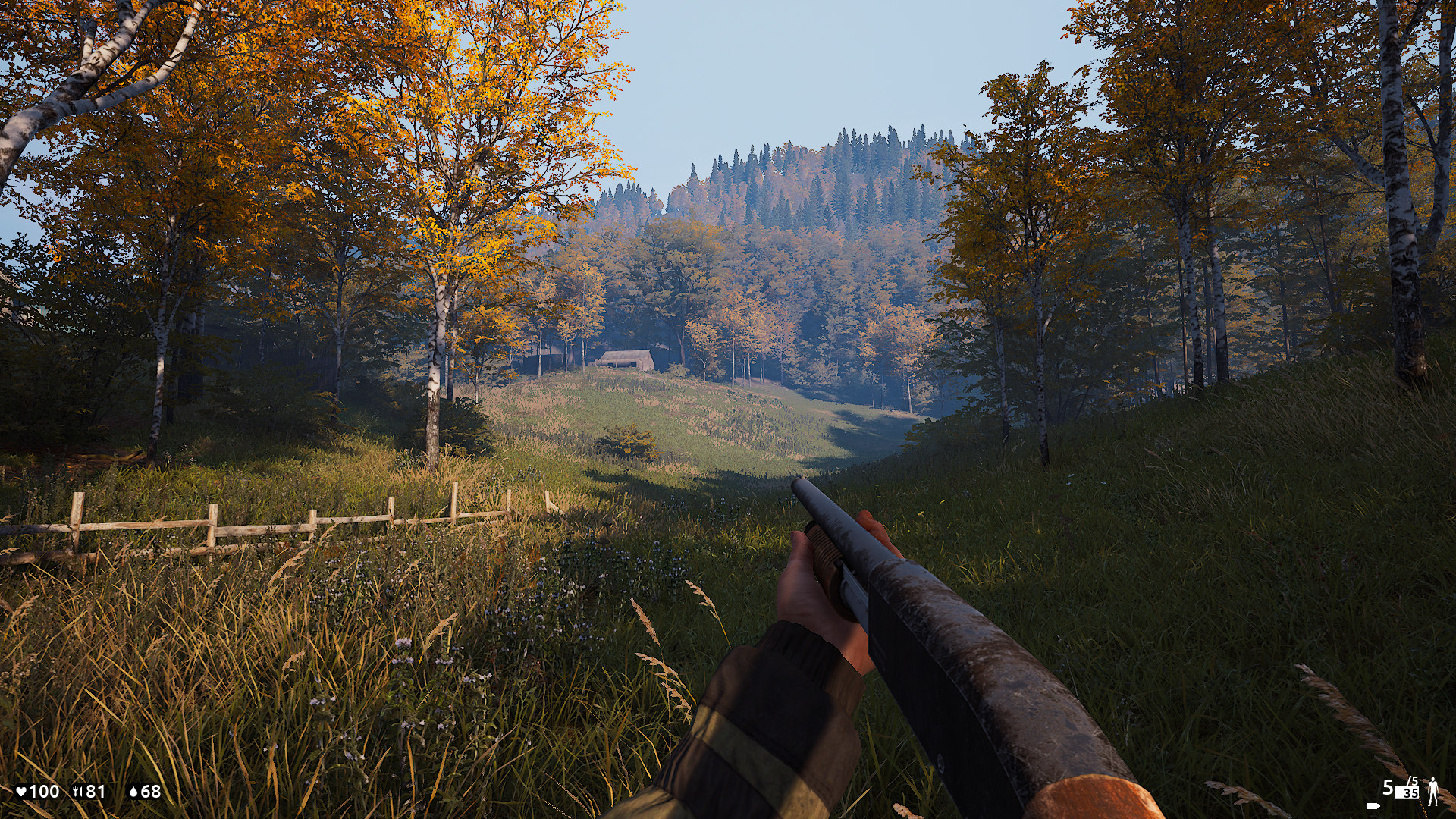
Task: Click the reserve ammo progress bar
Action: pos(1407,792)
